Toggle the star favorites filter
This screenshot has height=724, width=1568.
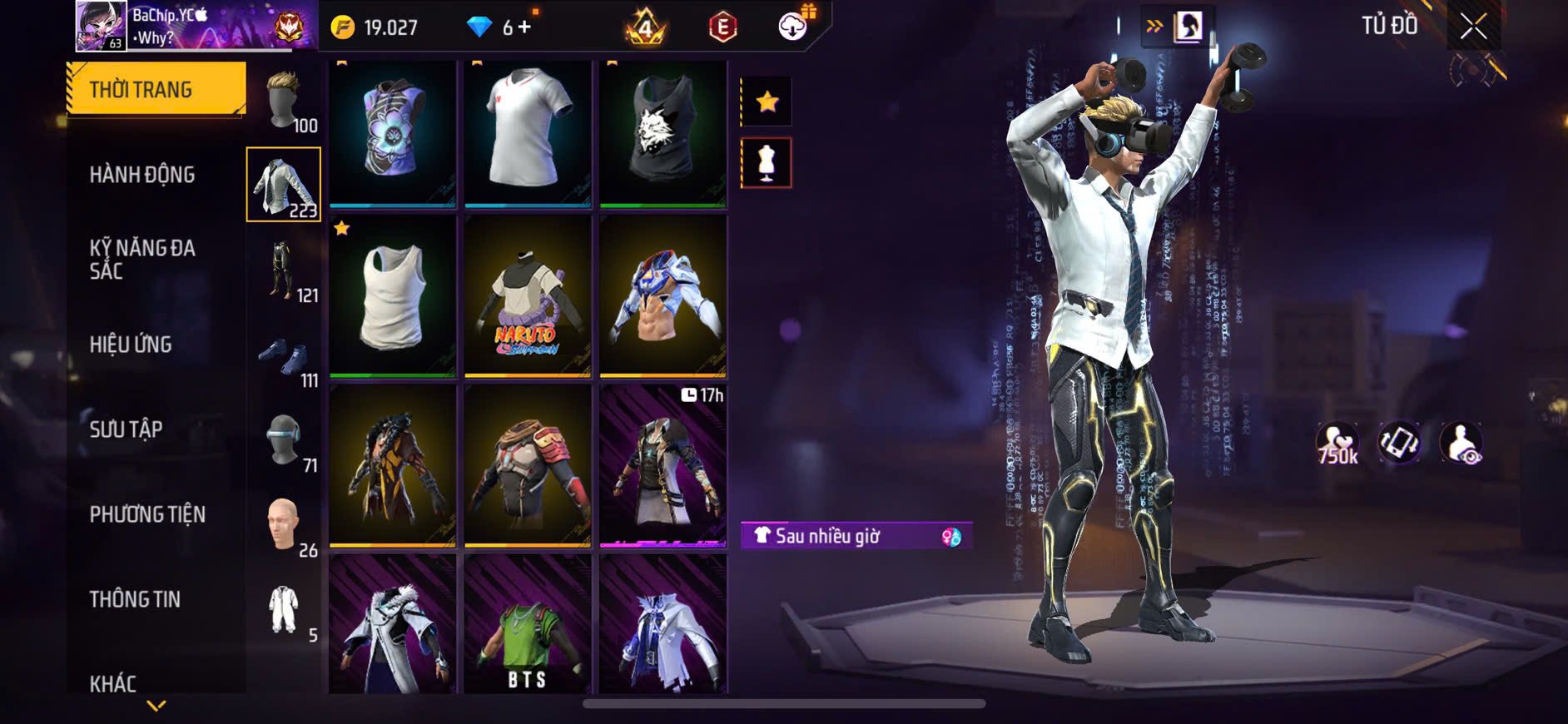[767, 102]
